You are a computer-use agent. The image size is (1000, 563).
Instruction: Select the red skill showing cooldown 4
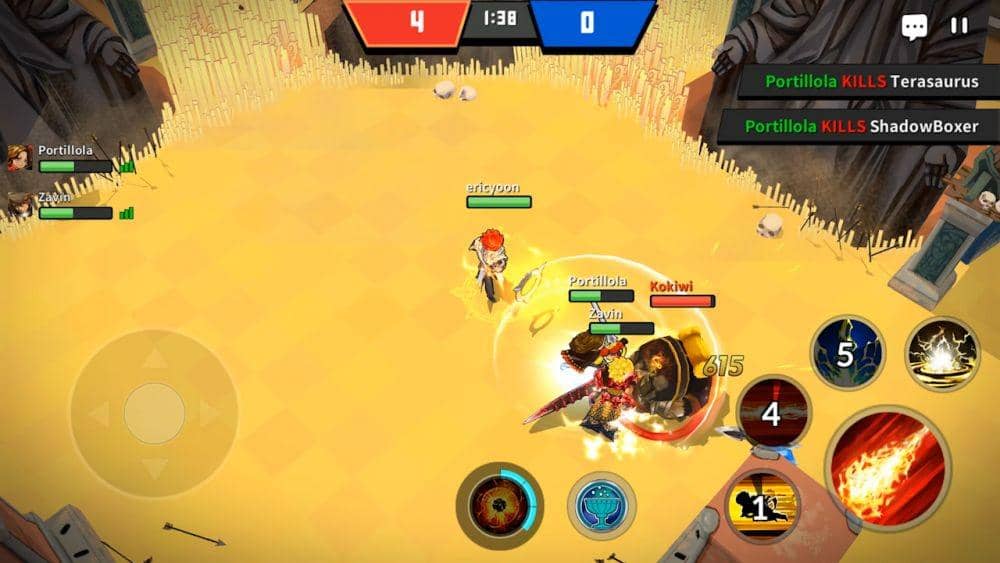click(x=773, y=412)
